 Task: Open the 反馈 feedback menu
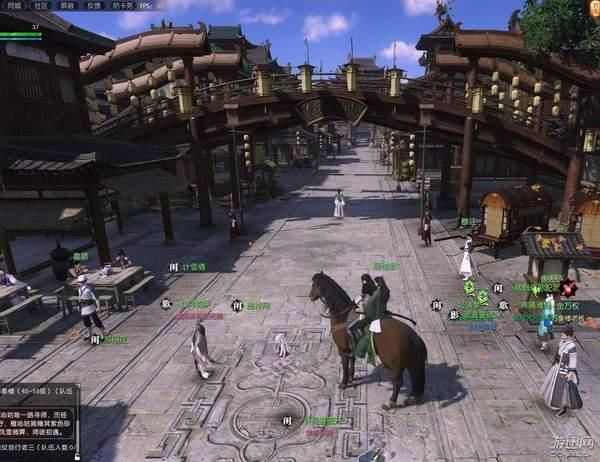click(x=94, y=5)
